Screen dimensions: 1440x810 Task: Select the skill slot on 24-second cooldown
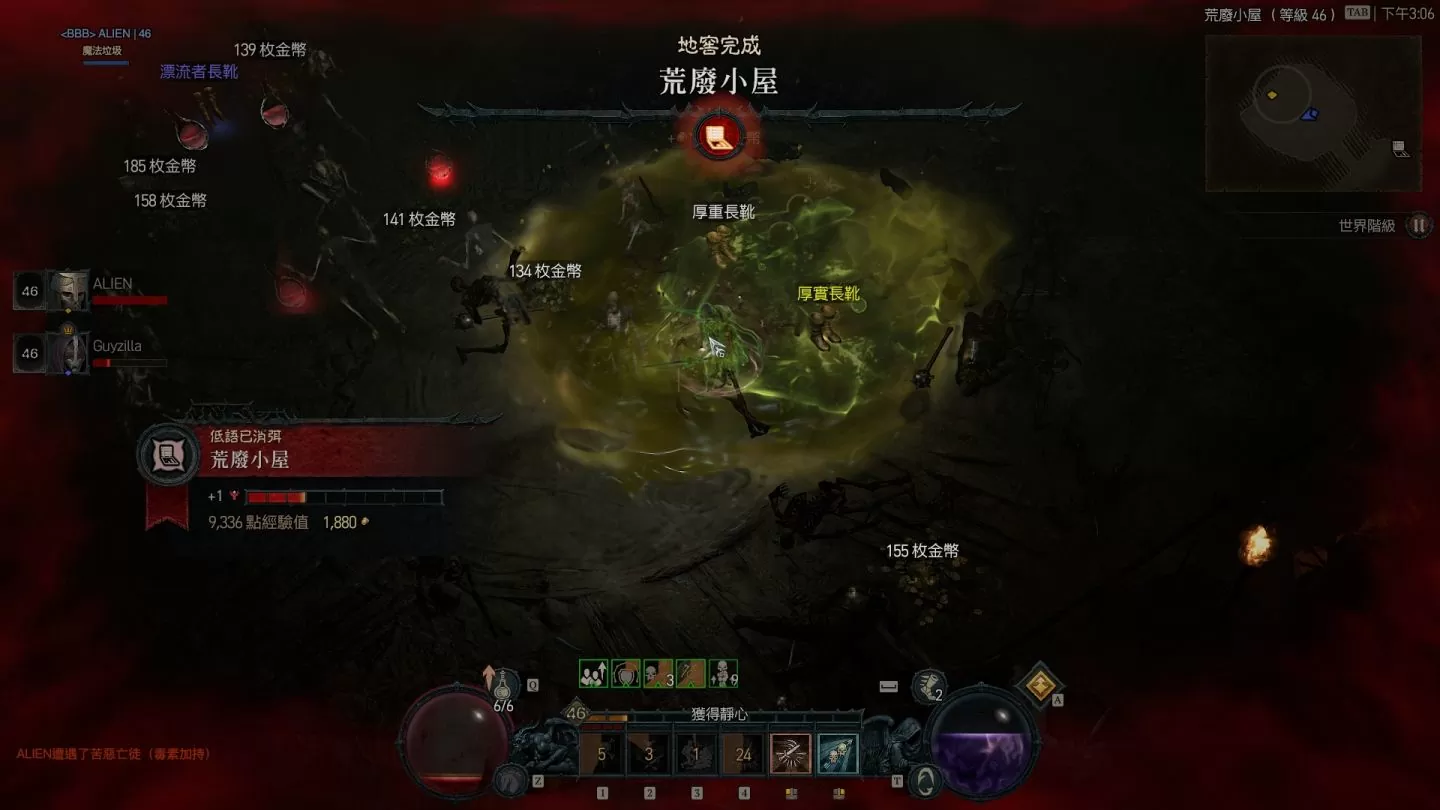(x=743, y=755)
